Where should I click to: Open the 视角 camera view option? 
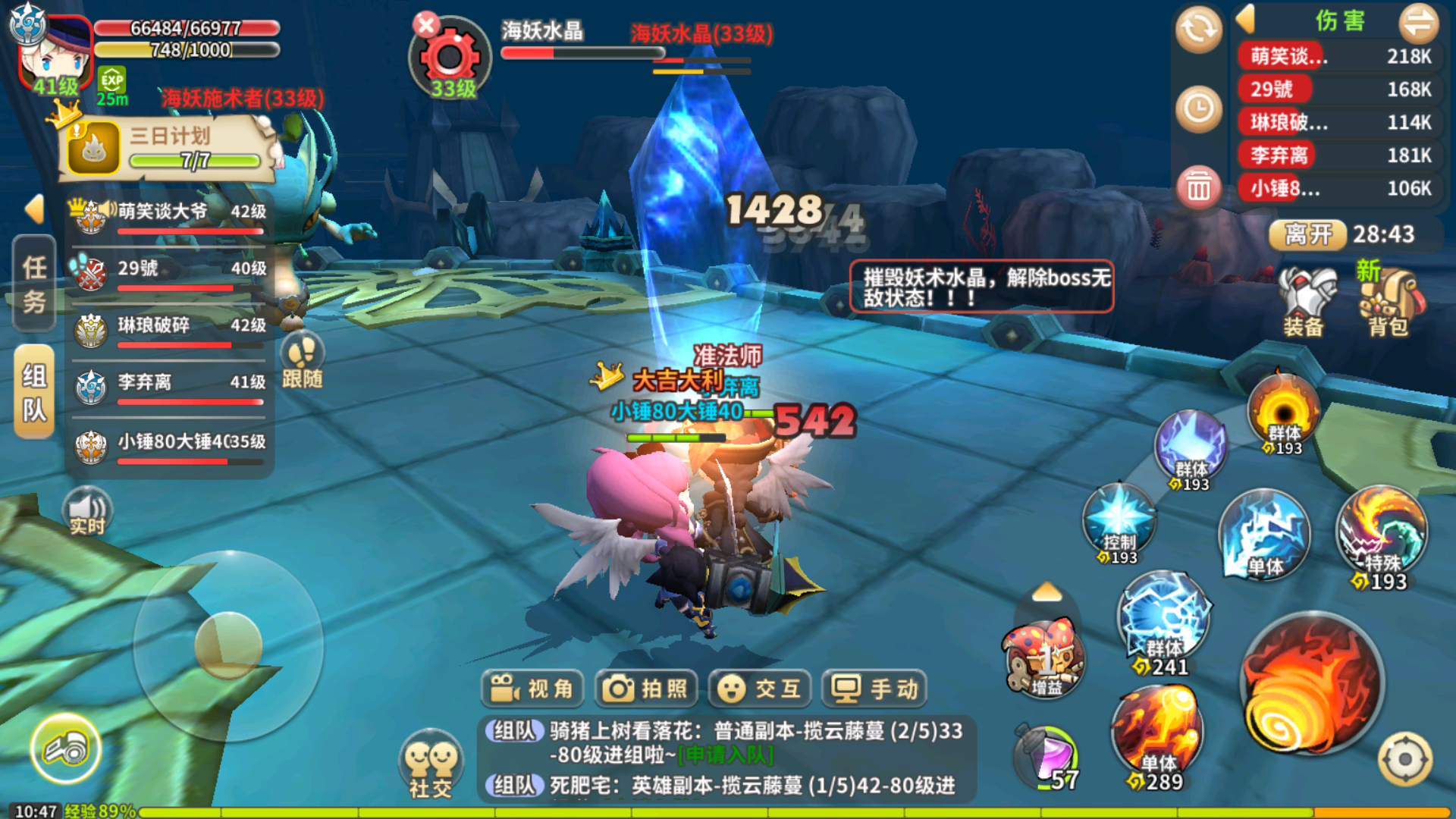532,689
